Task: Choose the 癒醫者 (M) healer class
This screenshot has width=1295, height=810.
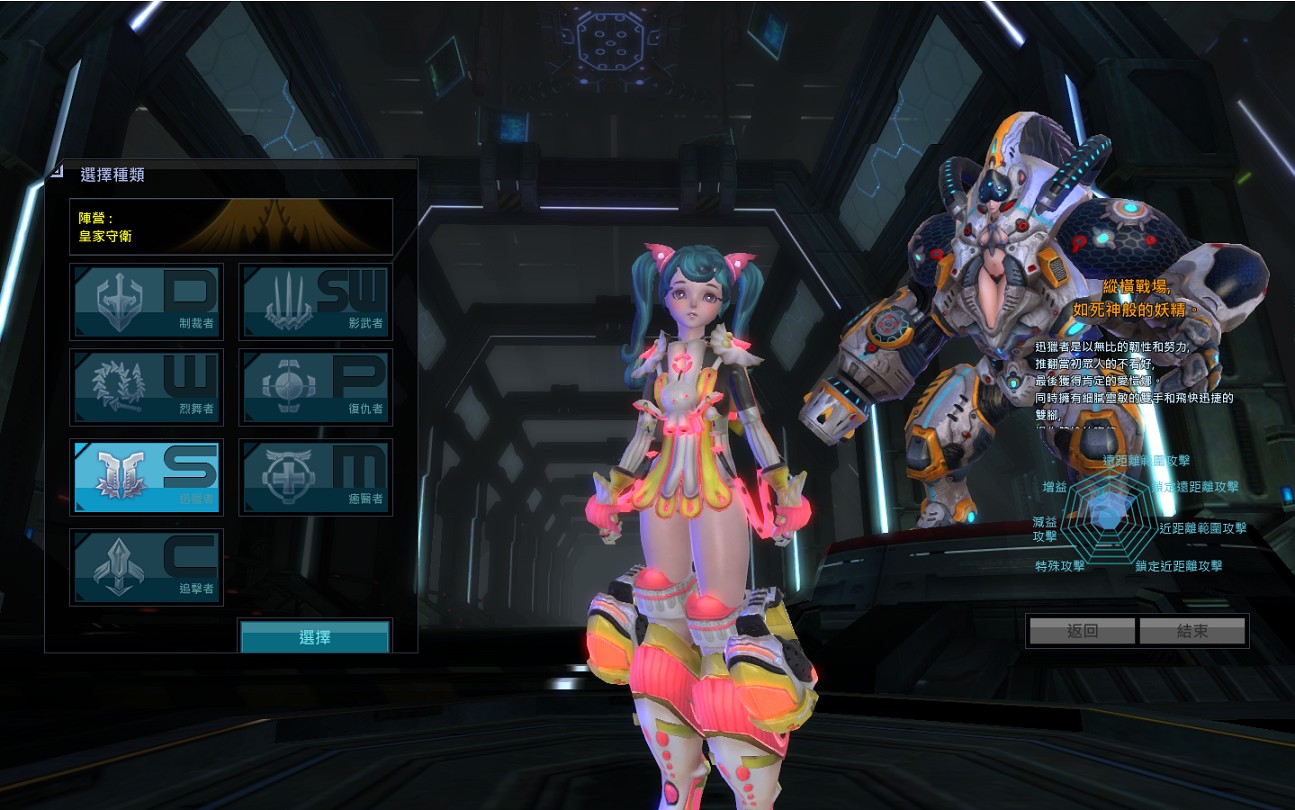Action: [315, 476]
